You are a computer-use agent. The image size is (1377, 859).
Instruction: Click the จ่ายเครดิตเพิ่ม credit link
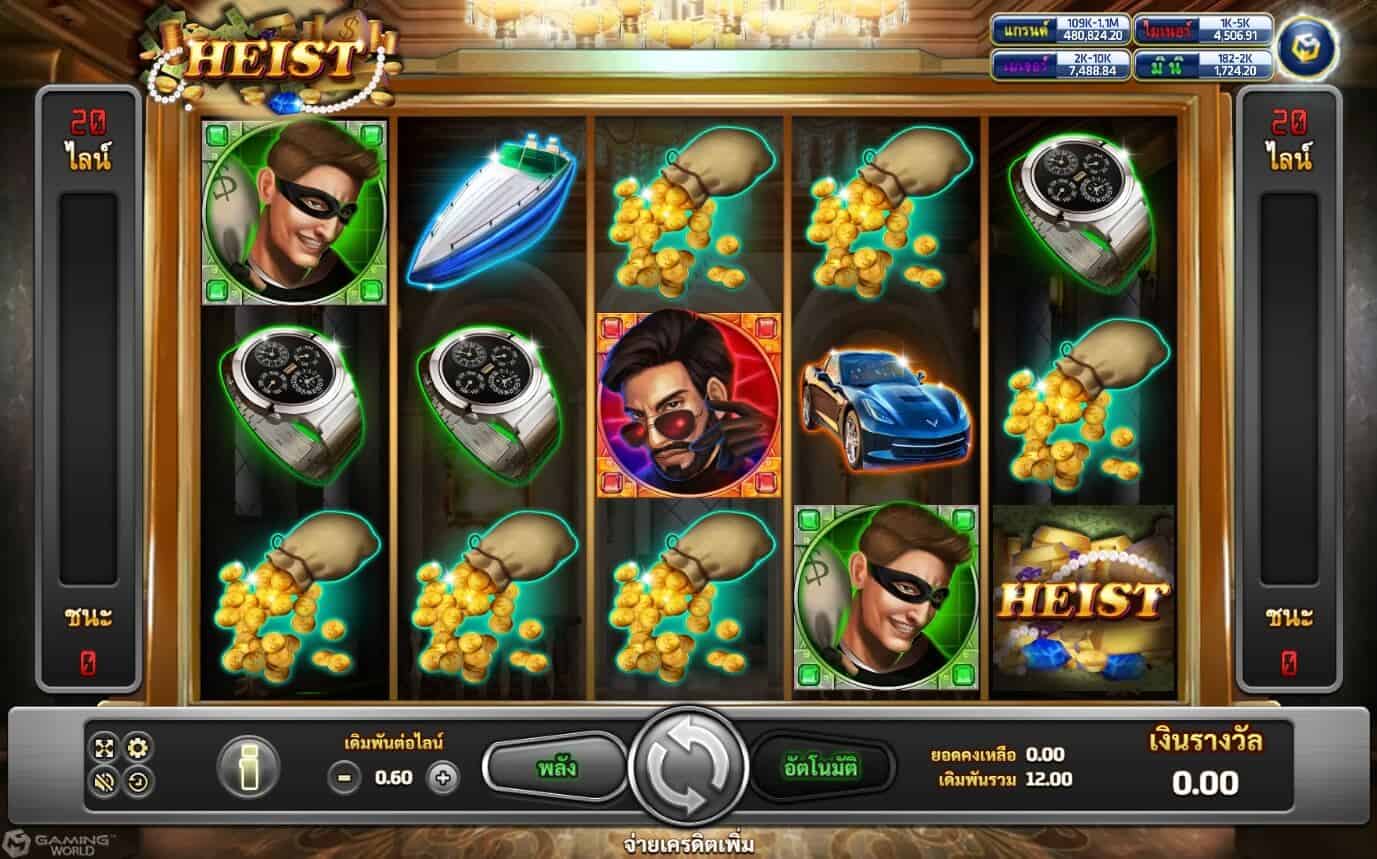coord(688,843)
